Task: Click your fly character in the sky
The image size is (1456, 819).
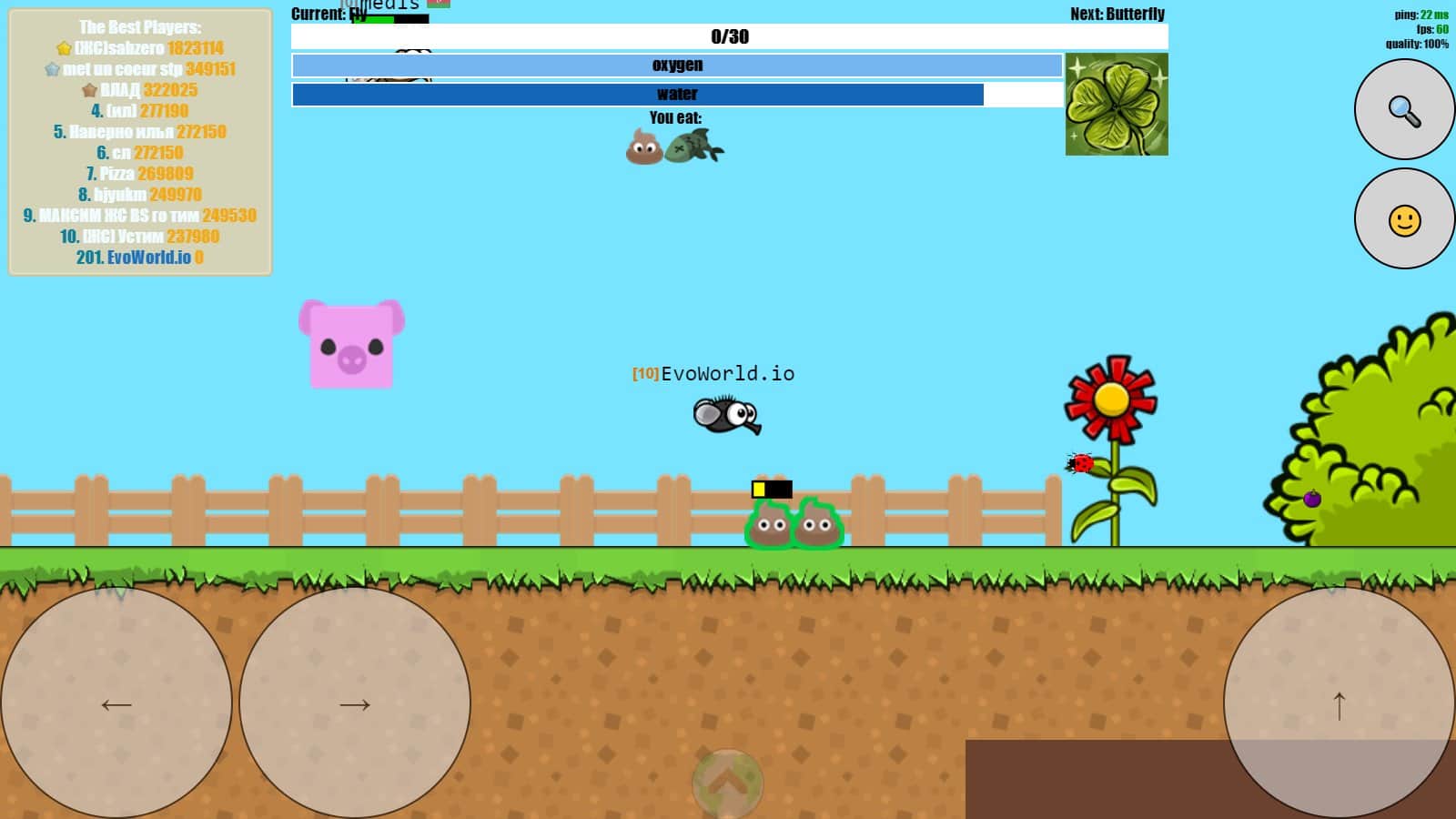Action: point(724,414)
